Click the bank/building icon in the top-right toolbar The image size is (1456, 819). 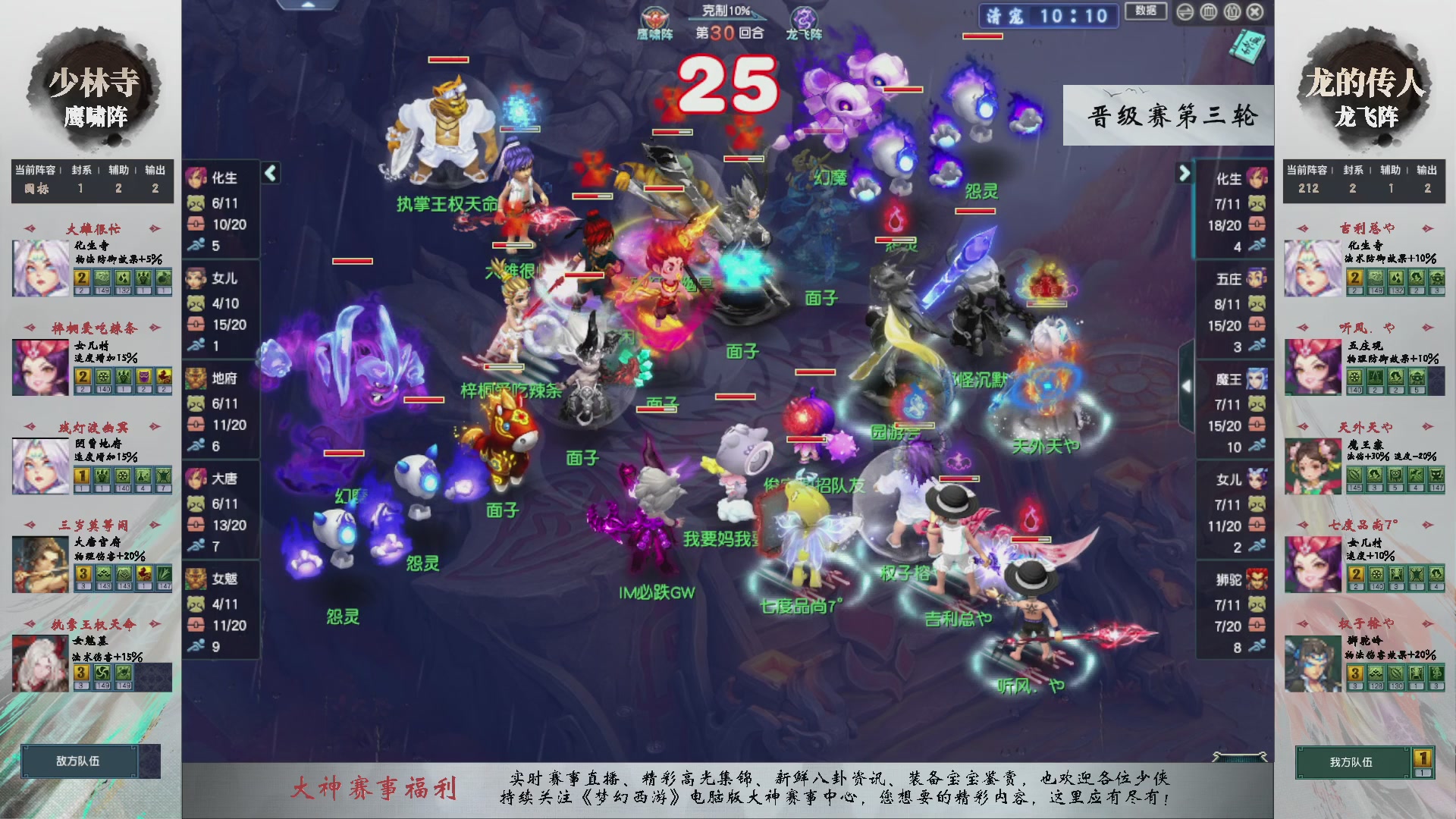coord(1208,11)
